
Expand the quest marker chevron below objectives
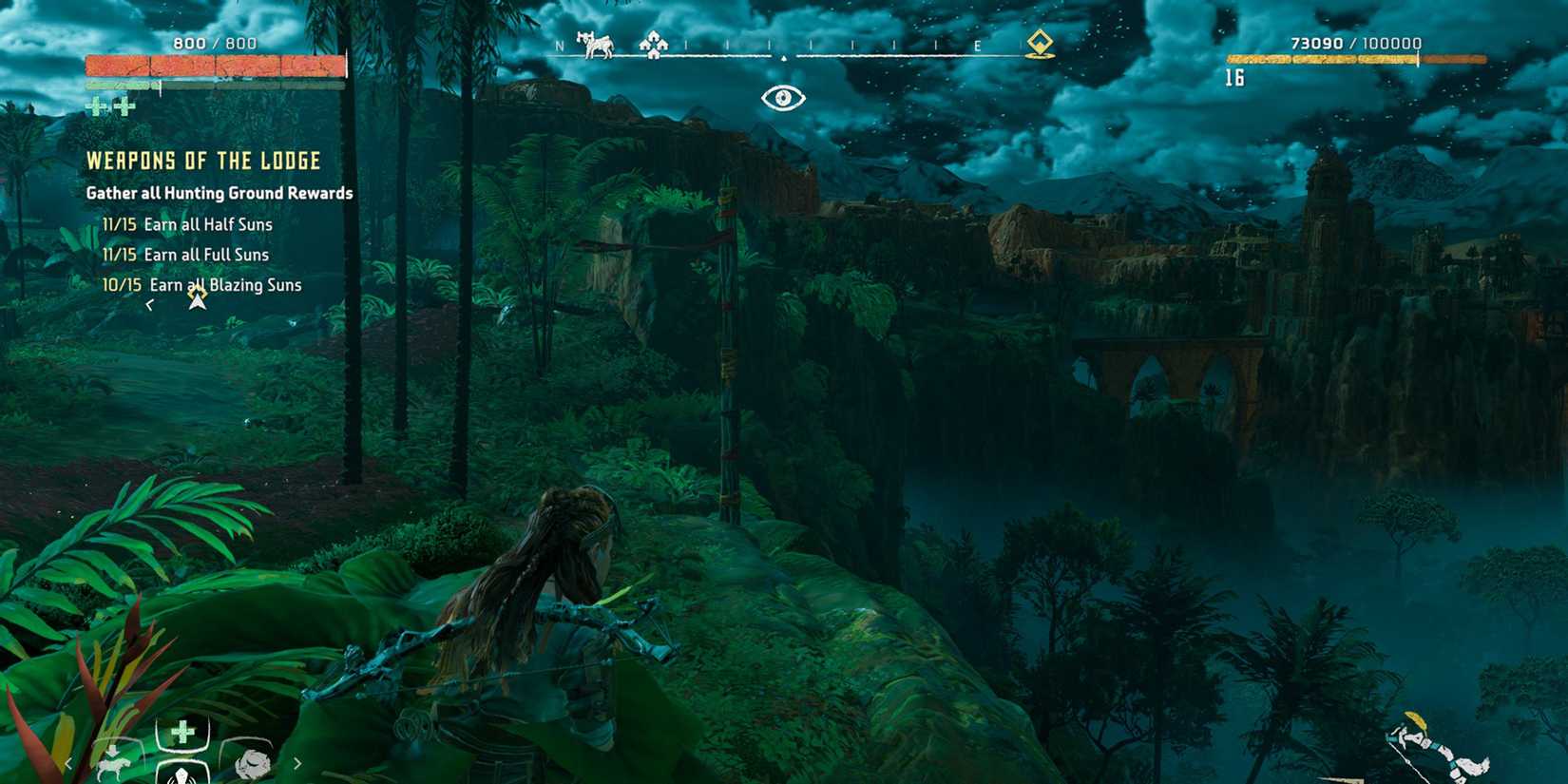tap(150, 304)
